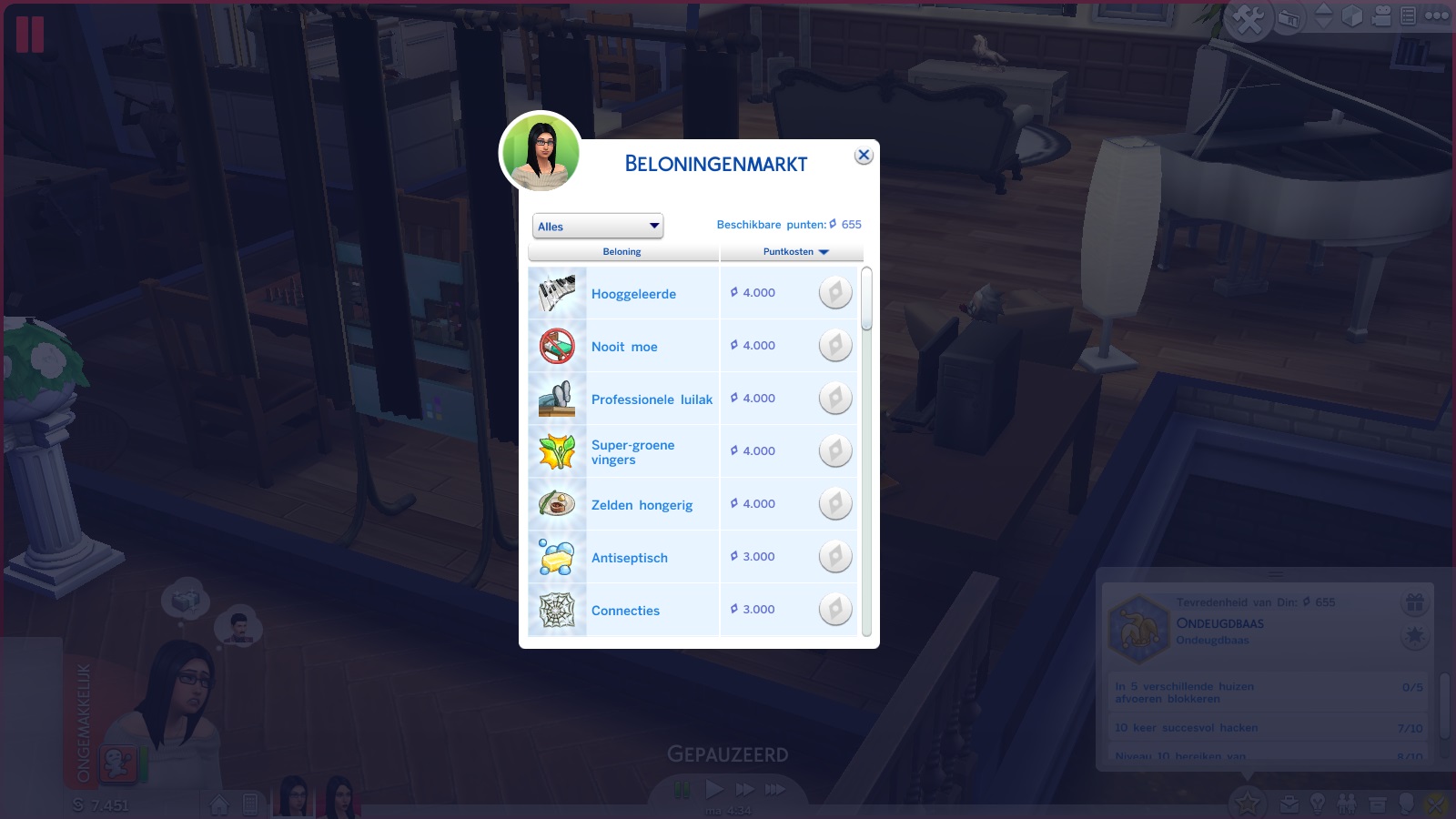Sort rewards using the Puntkosten arrow
The image size is (1456, 819).
[x=824, y=252]
